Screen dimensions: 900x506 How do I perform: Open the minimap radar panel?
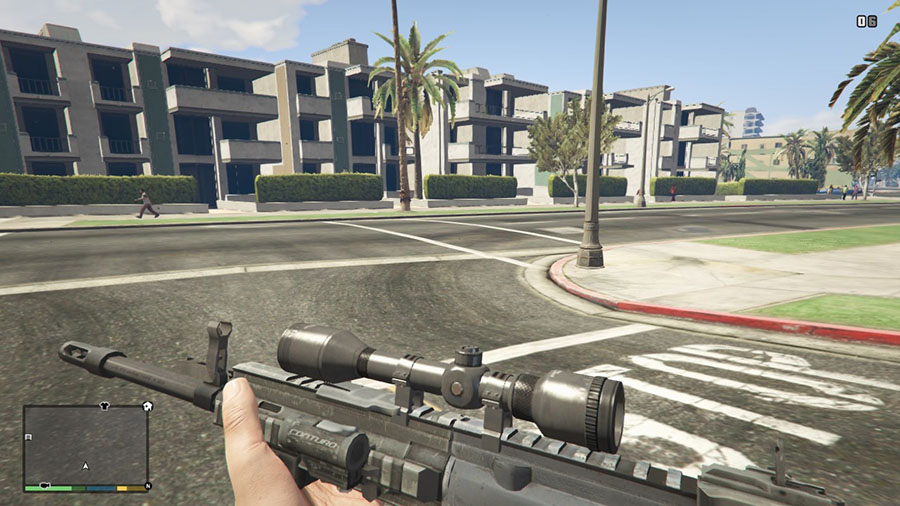coord(86,444)
